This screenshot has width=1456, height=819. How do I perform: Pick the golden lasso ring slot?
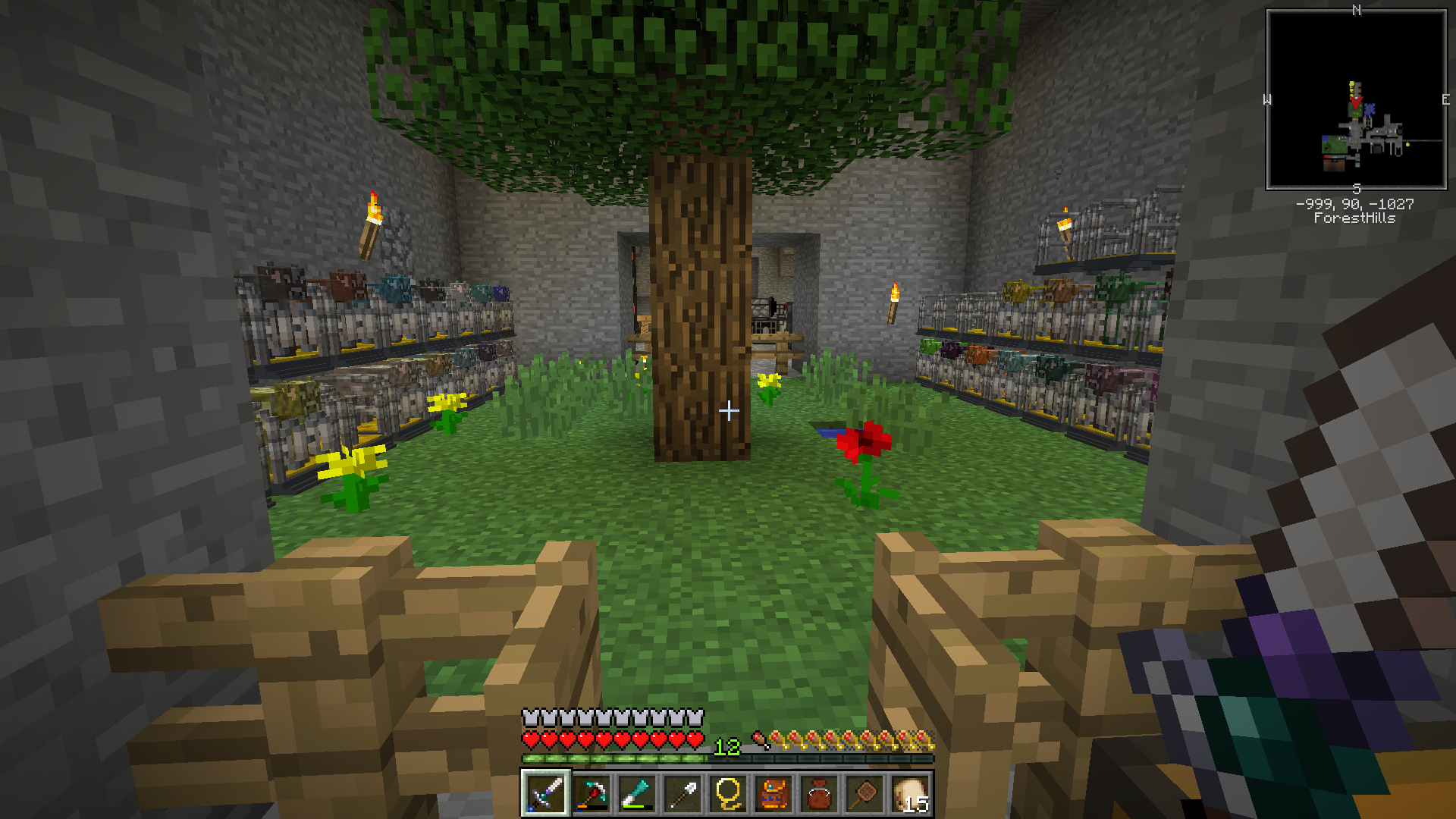pos(727,794)
